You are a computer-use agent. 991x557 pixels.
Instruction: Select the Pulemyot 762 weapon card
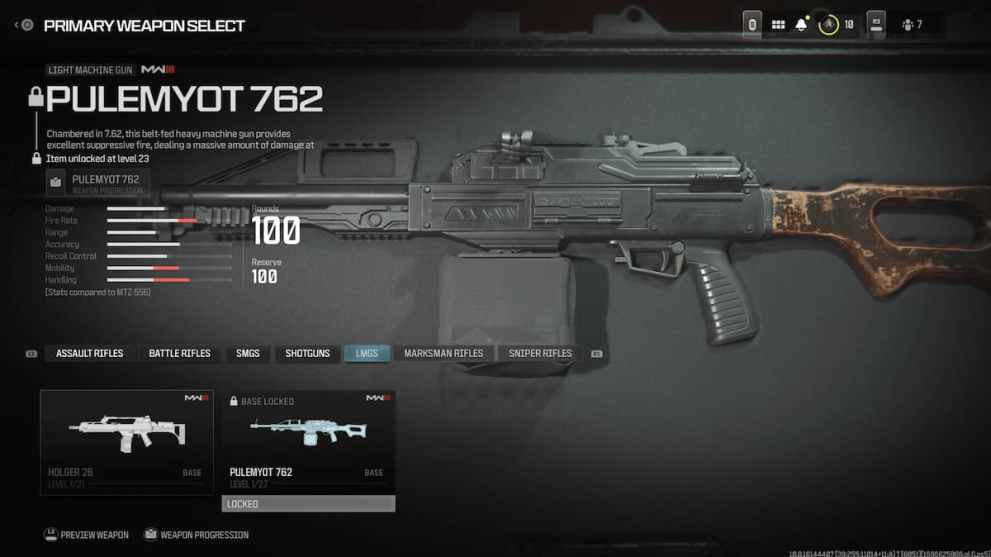[x=308, y=441]
